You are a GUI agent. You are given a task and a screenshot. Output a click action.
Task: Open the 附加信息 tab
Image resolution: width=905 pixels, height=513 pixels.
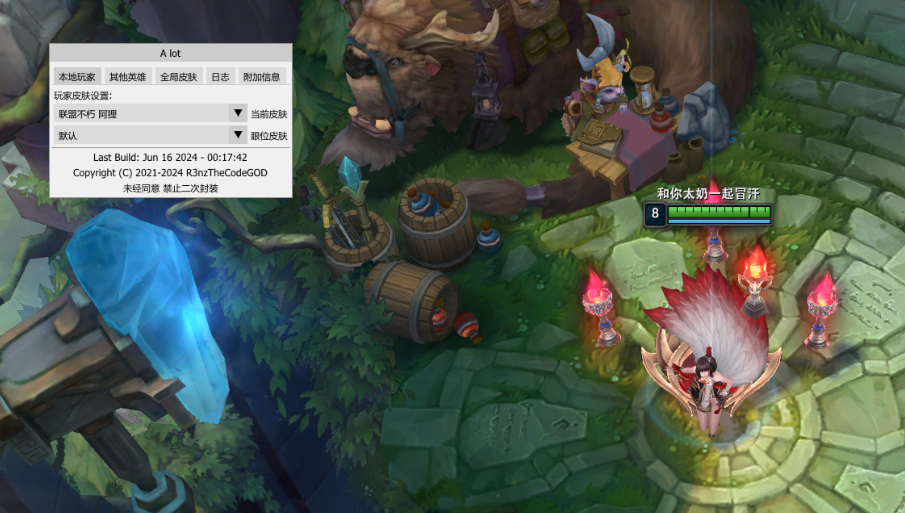click(262, 76)
